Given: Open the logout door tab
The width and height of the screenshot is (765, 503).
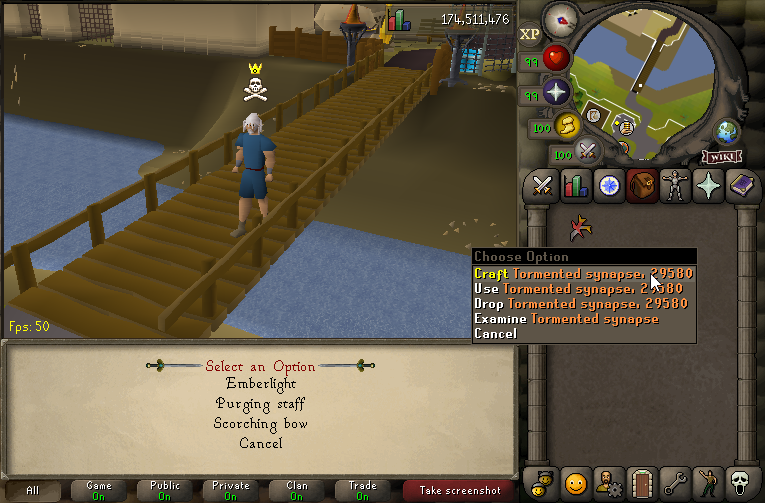Looking at the screenshot, I should [641, 483].
